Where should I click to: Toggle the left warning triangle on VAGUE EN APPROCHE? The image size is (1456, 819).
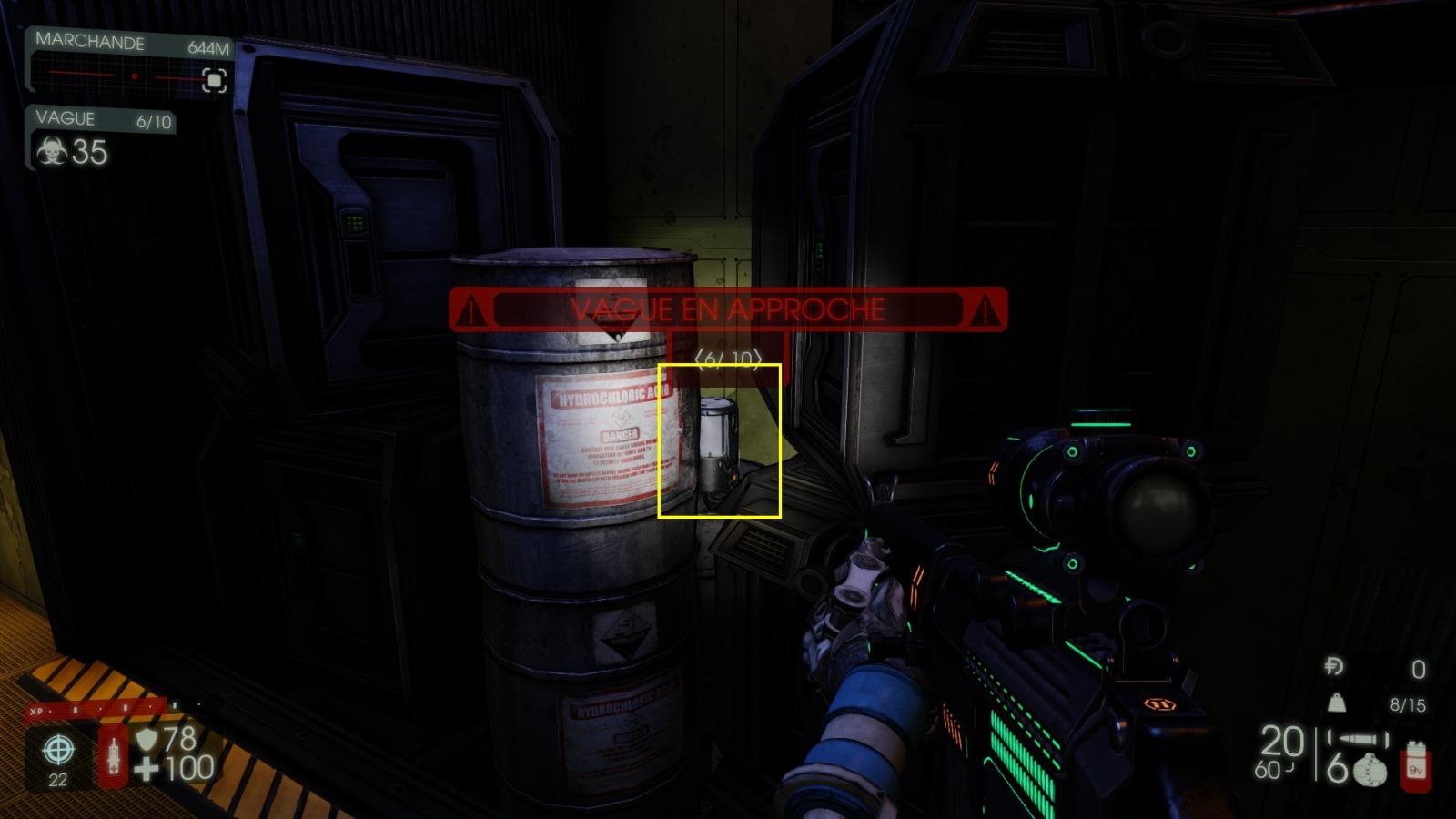(470, 309)
